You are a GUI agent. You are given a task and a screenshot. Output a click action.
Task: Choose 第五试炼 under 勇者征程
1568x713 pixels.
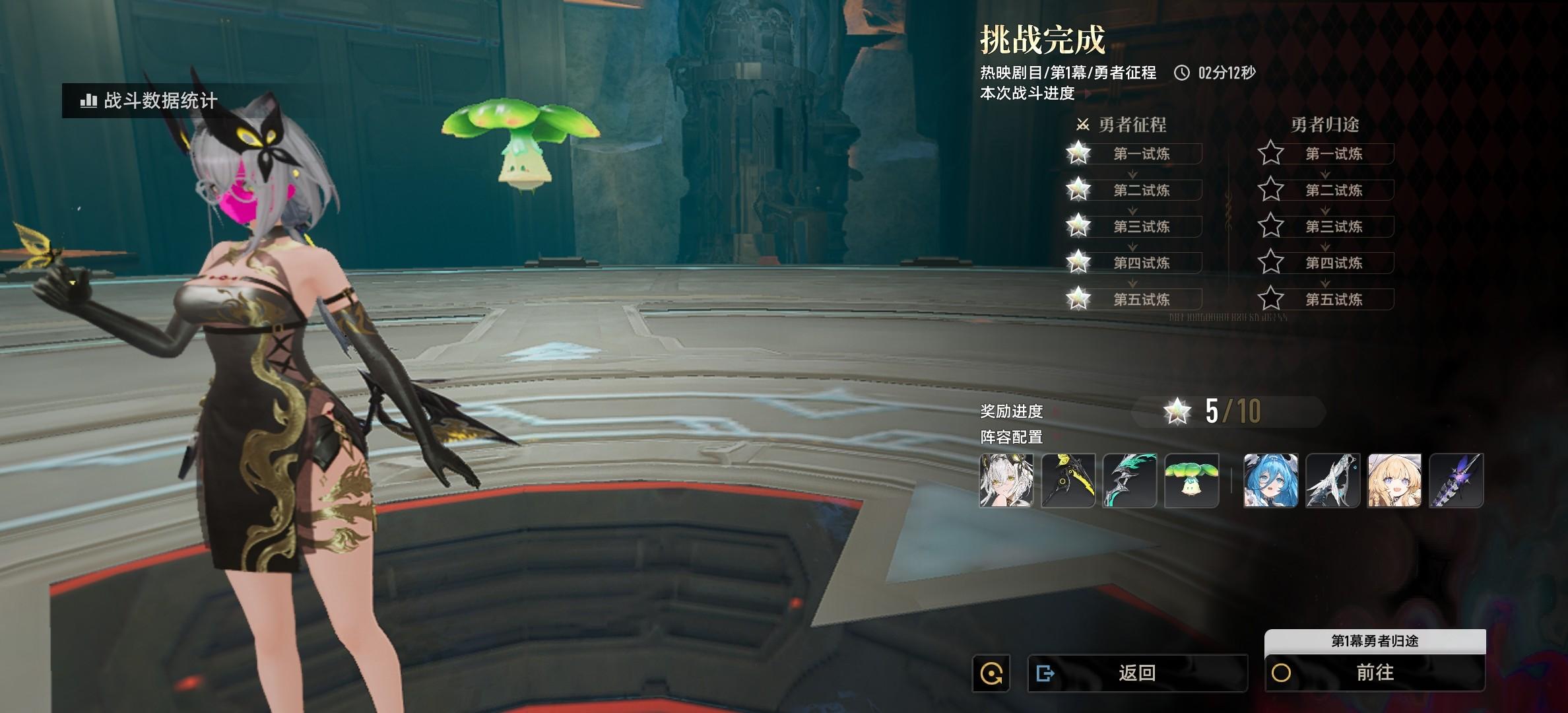coord(1141,299)
